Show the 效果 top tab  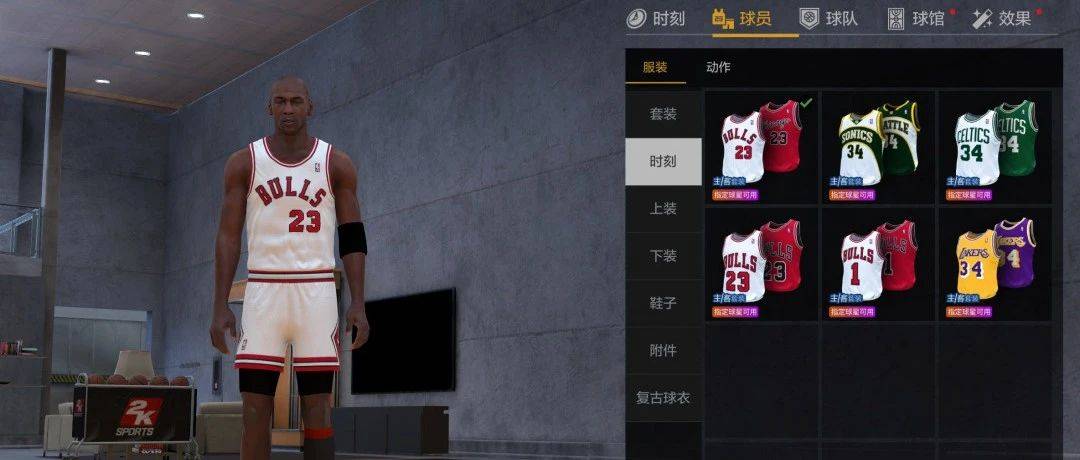1003,19
